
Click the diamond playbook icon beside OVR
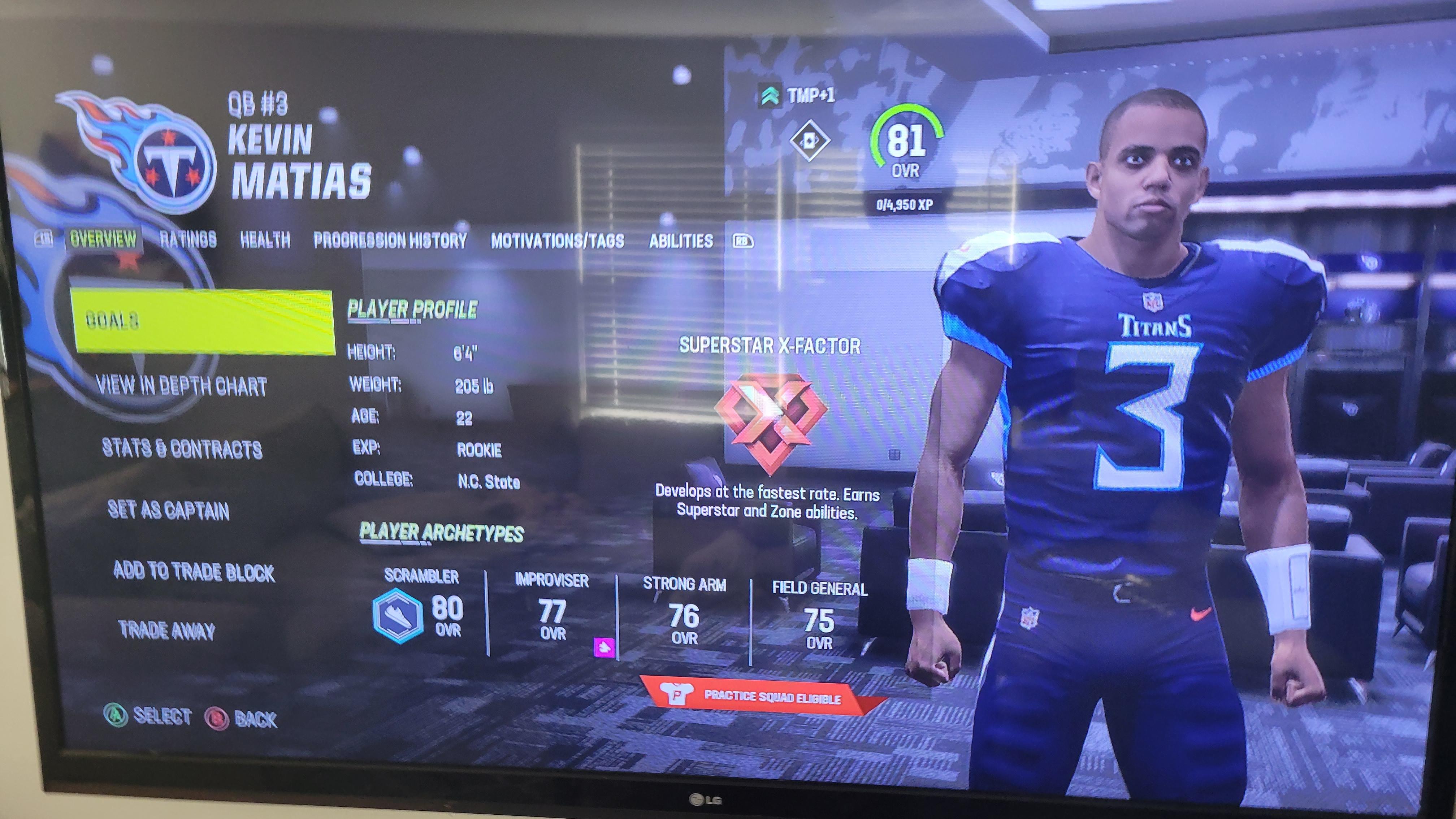point(809,140)
